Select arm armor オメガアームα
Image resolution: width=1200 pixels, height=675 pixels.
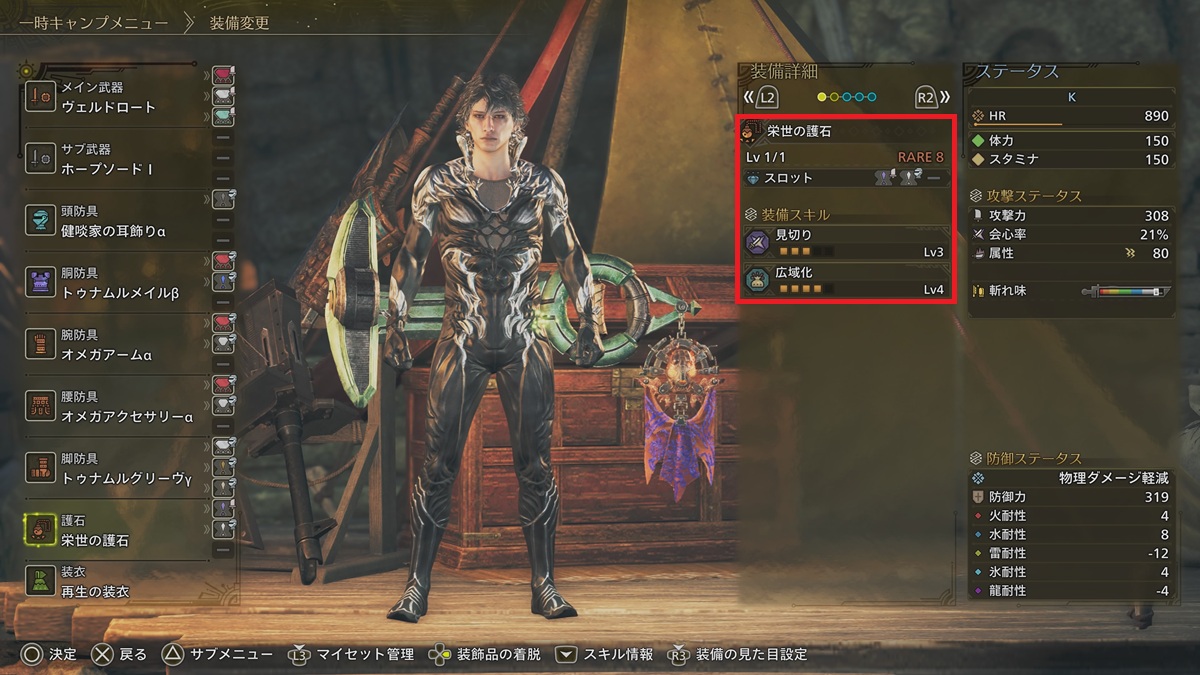pyautogui.click(x=115, y=345)
